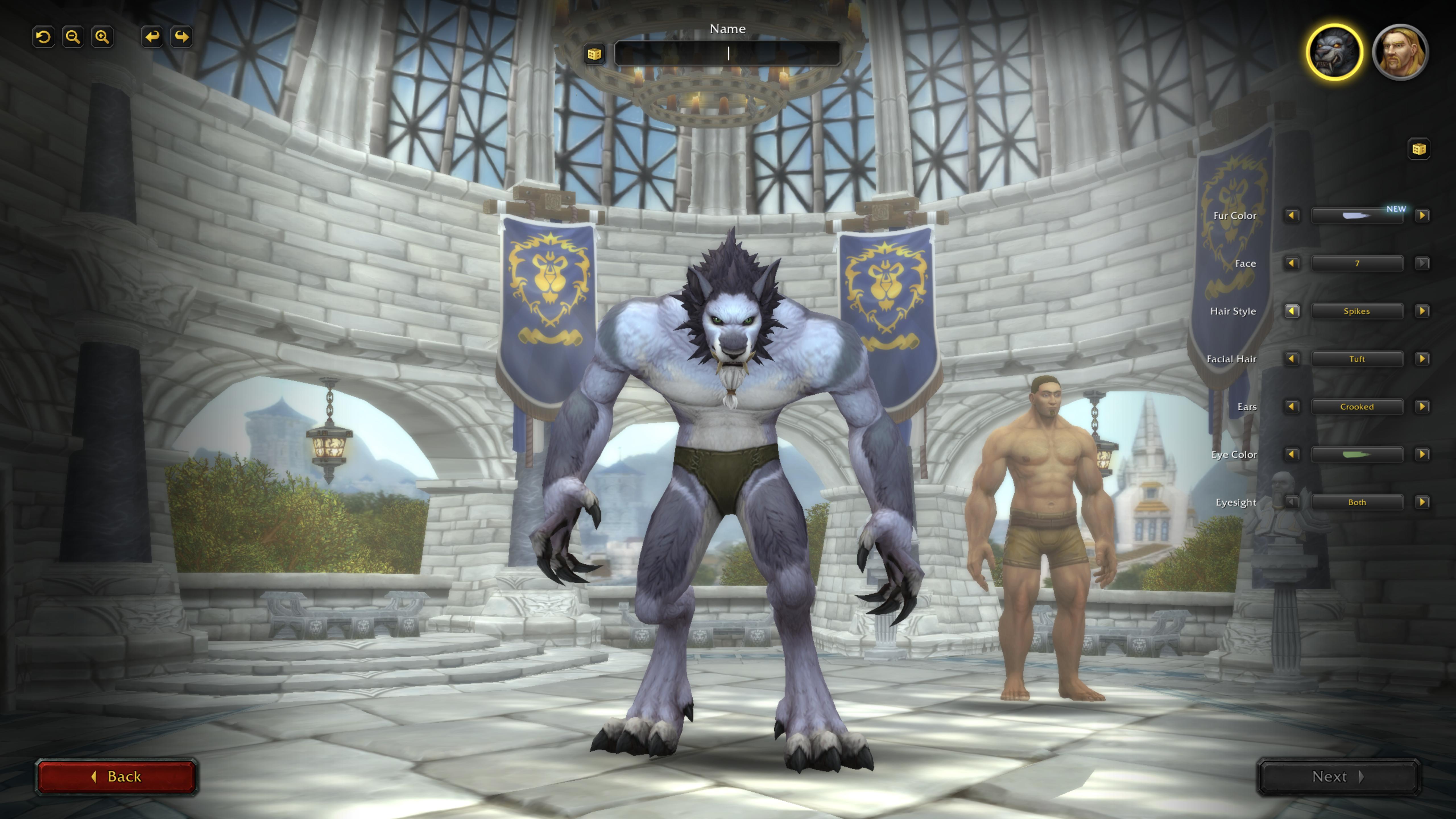Choose the next Fur Color
Screen dimensions: 1456x819
point(1422,215)
